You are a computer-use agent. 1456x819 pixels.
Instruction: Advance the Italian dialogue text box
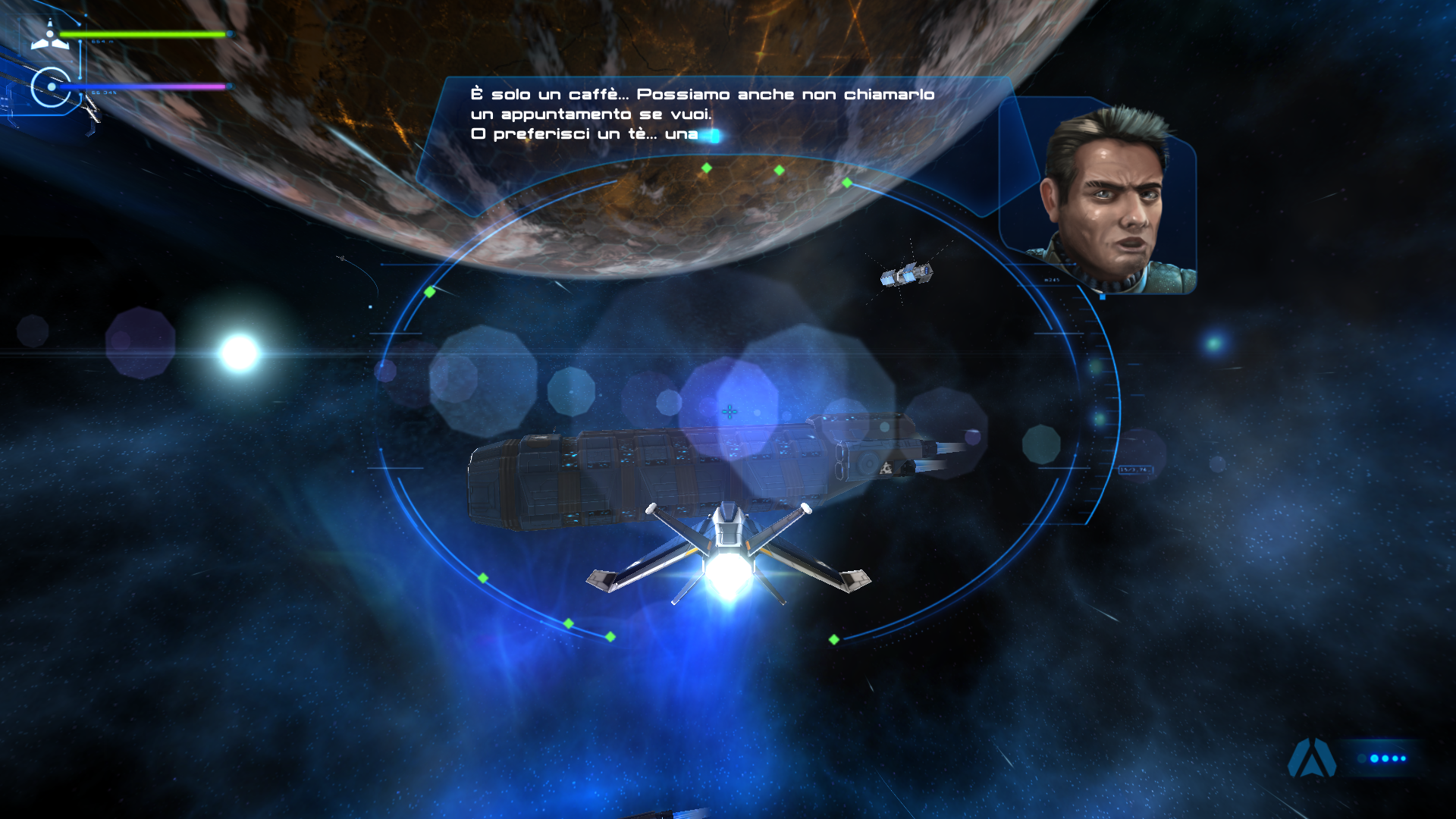[x=701, y=115]
